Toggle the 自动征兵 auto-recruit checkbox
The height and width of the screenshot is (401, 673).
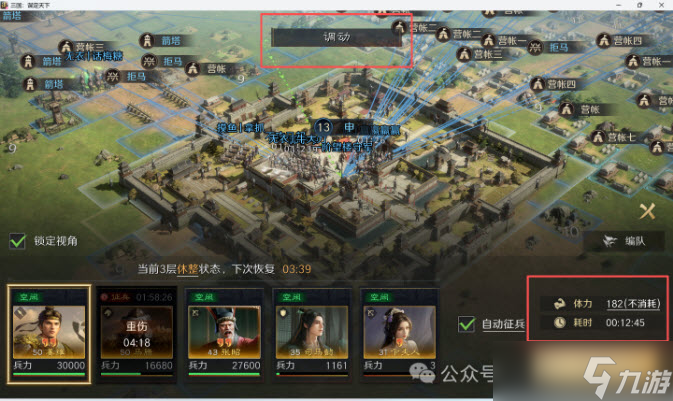coord(466,324)
